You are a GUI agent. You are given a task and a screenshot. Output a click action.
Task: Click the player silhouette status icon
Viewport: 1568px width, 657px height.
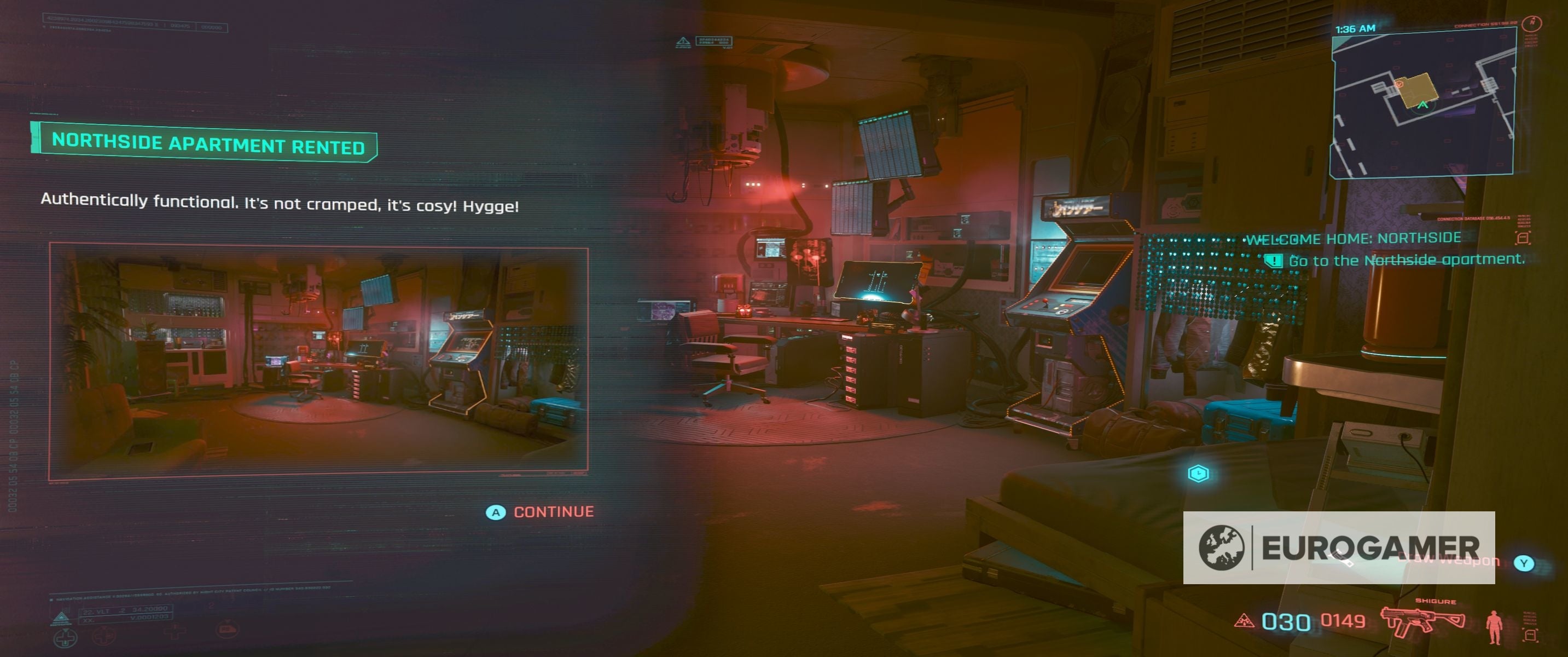tap(1495, 629)
